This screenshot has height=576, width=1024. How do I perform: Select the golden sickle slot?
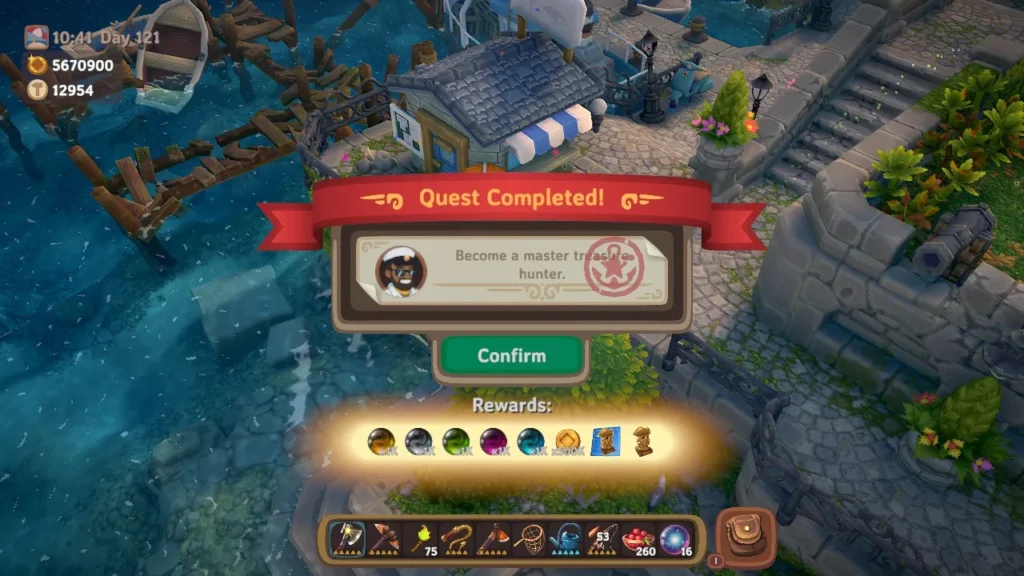tap(457, 539)
